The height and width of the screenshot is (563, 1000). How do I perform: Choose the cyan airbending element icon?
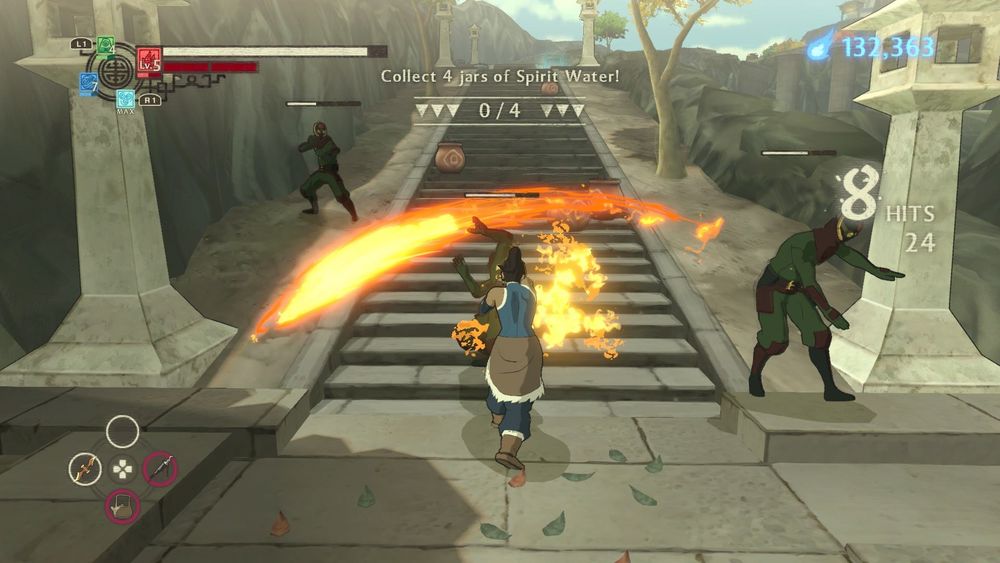pyautogui.click(x=126, y=98)
